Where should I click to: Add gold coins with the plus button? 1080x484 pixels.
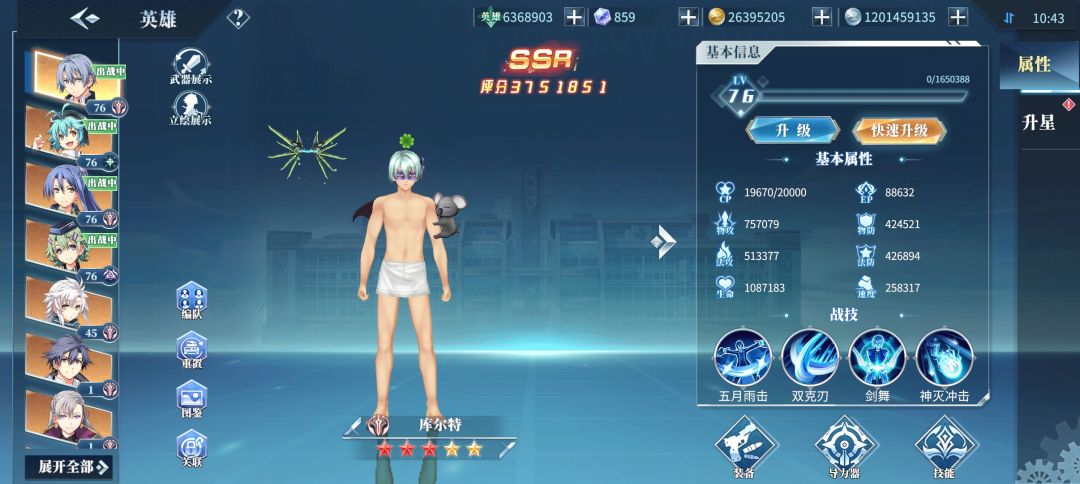tap(821, 17)
